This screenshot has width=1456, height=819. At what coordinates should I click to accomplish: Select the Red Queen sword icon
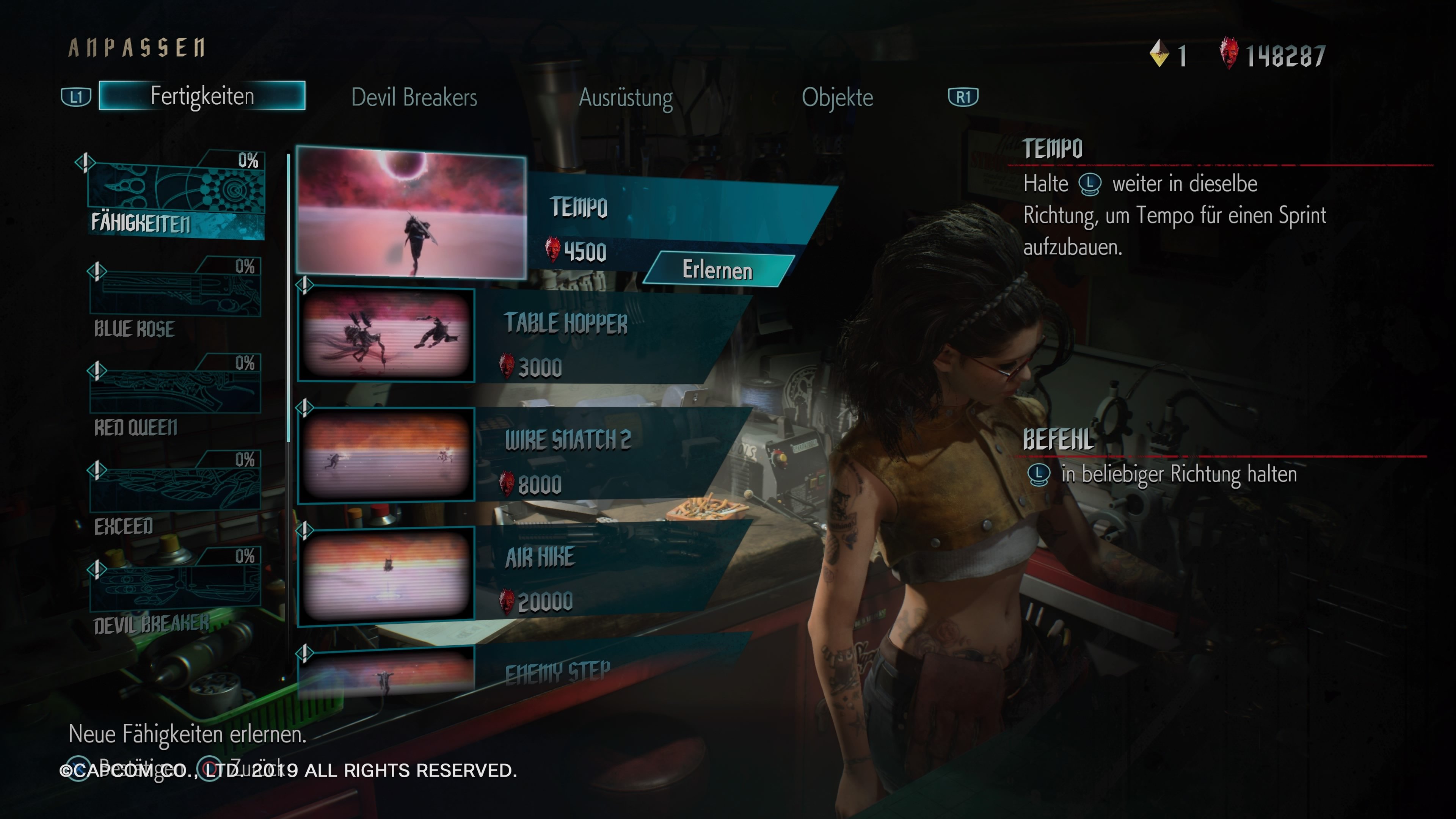coord(177,390)
